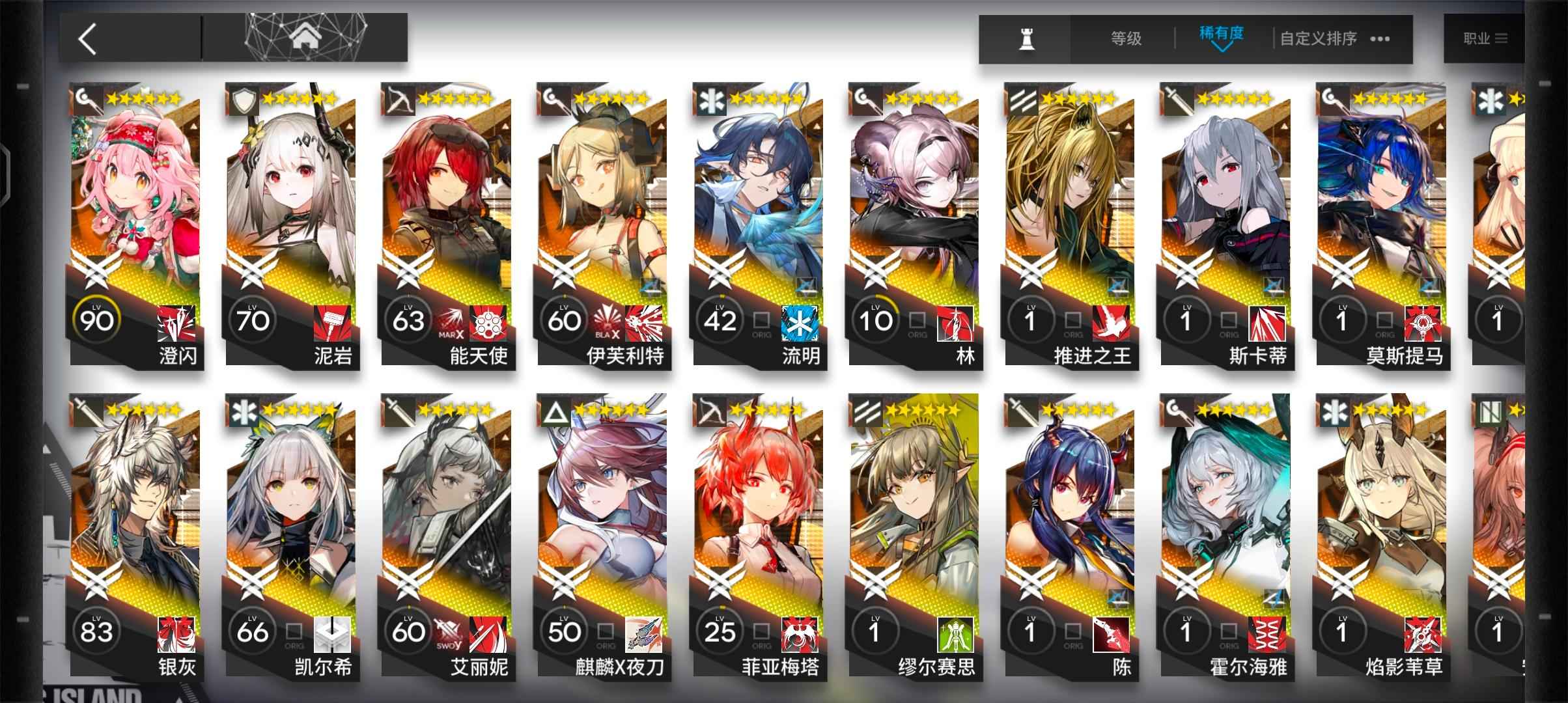Sort operators by 等级 level
The height and width of the screenshot is (703, 1568).
pos(1126,39)
